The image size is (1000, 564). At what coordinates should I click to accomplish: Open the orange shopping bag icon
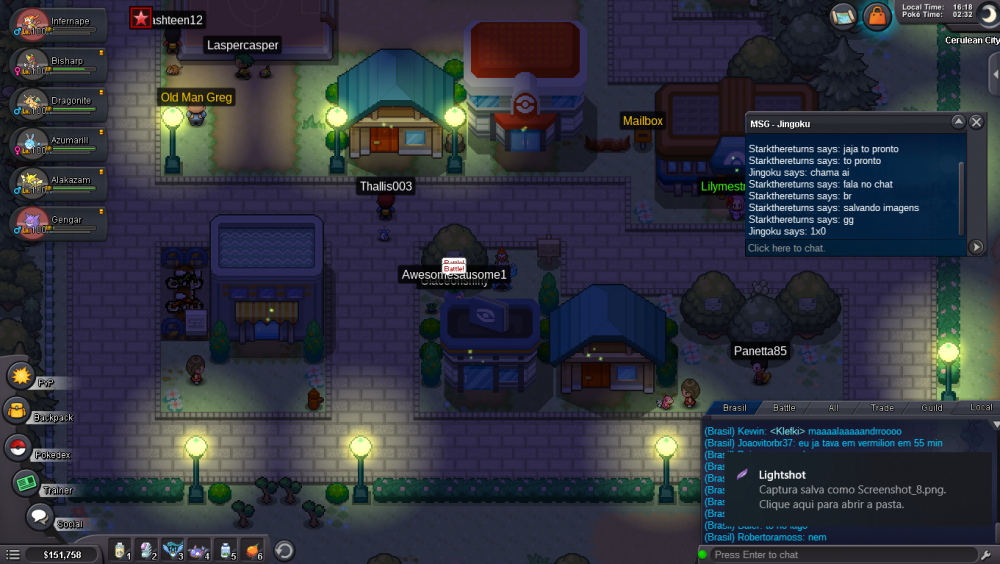coord(876,16)
